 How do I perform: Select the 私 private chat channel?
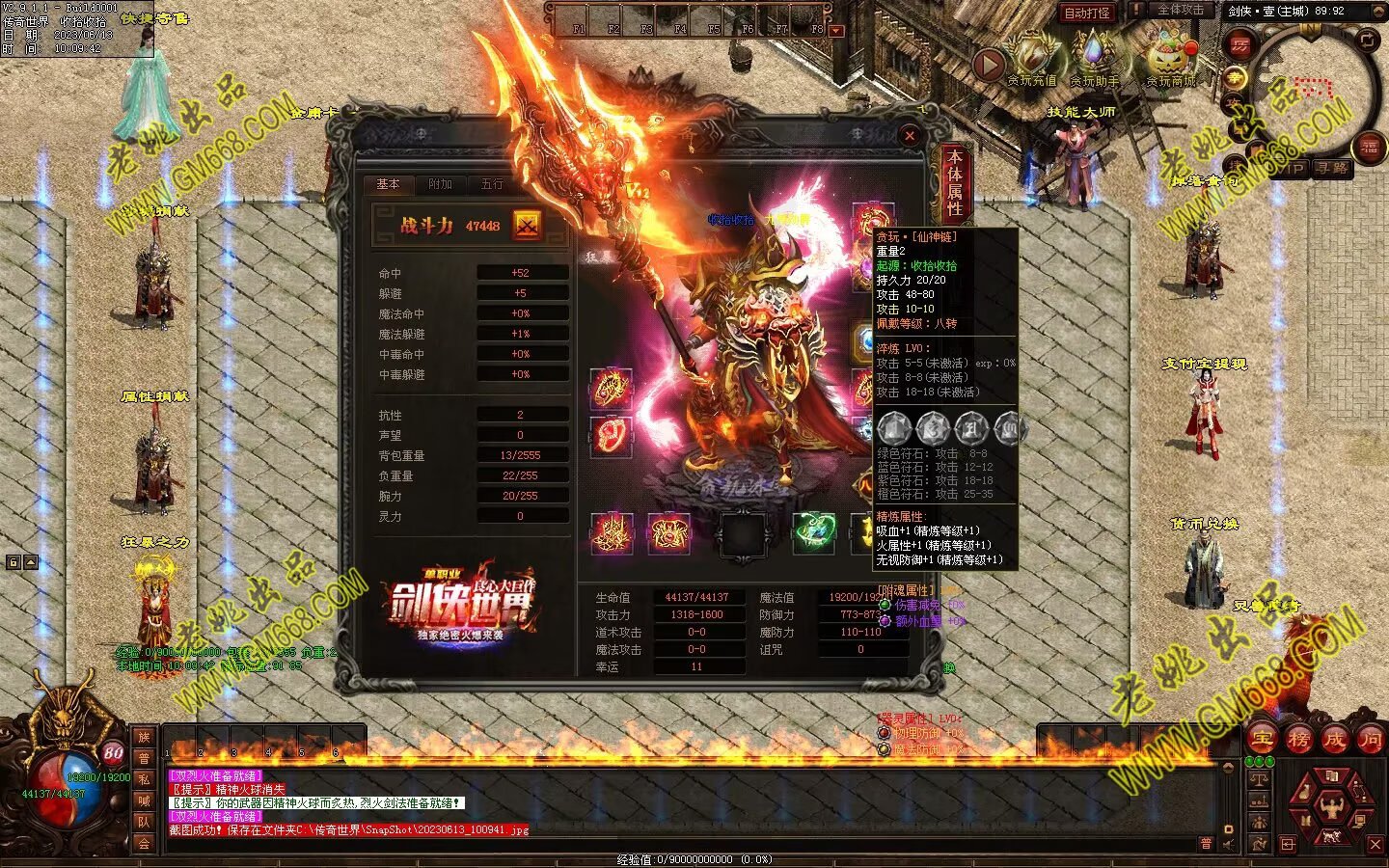pyautogui.click(x=144, y=779)
